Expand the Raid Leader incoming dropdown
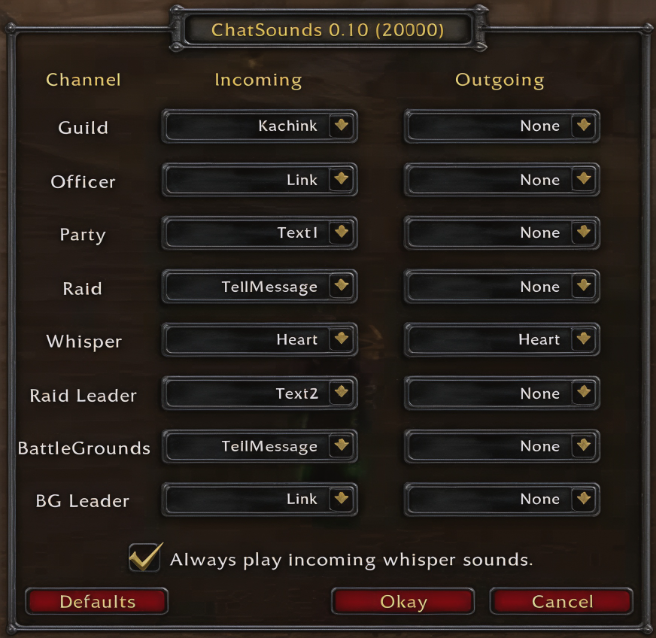656x638 pixels. coord(341,394)
